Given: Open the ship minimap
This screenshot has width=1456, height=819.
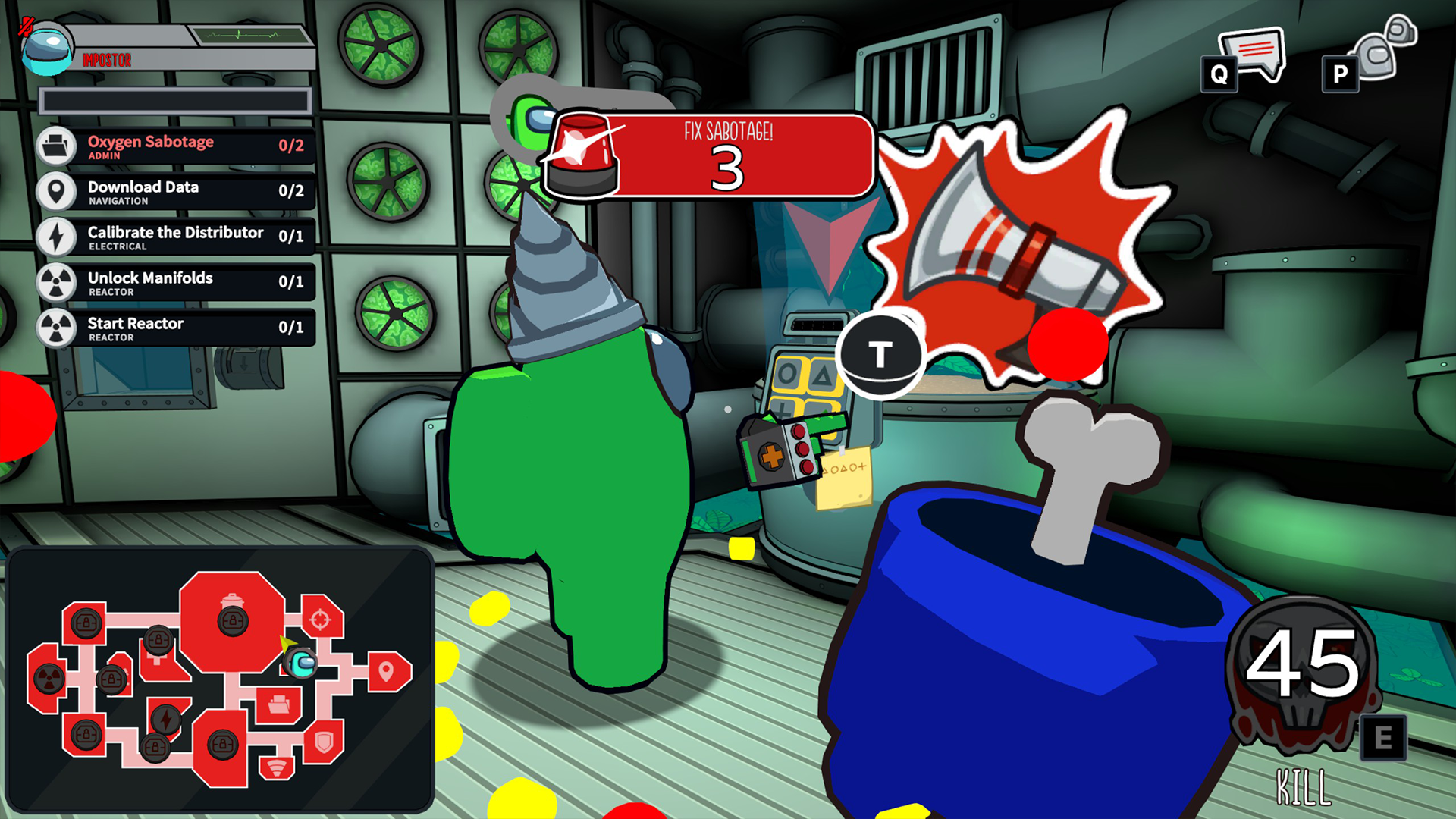Looking at the screenshot, I should coord(220,679).
